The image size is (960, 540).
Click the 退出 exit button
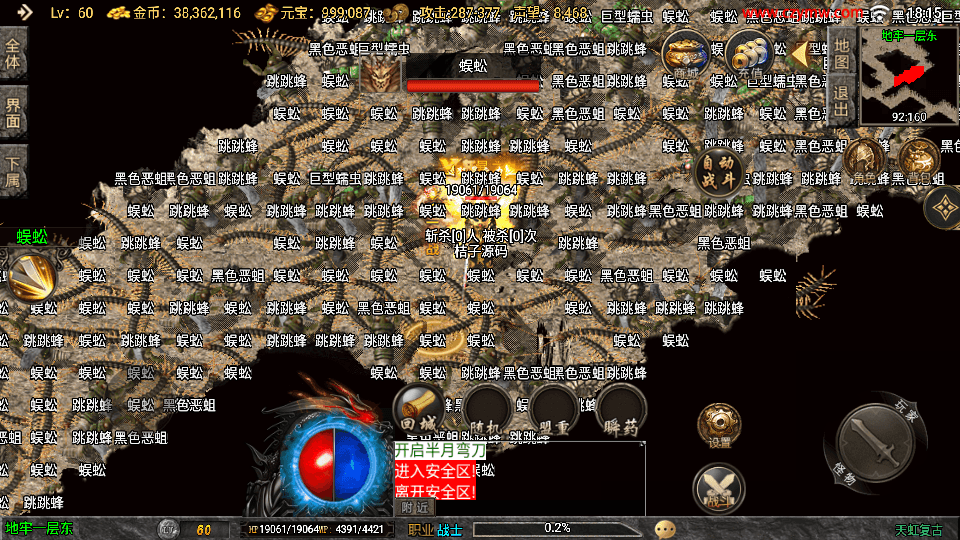[x=842, y=101]
